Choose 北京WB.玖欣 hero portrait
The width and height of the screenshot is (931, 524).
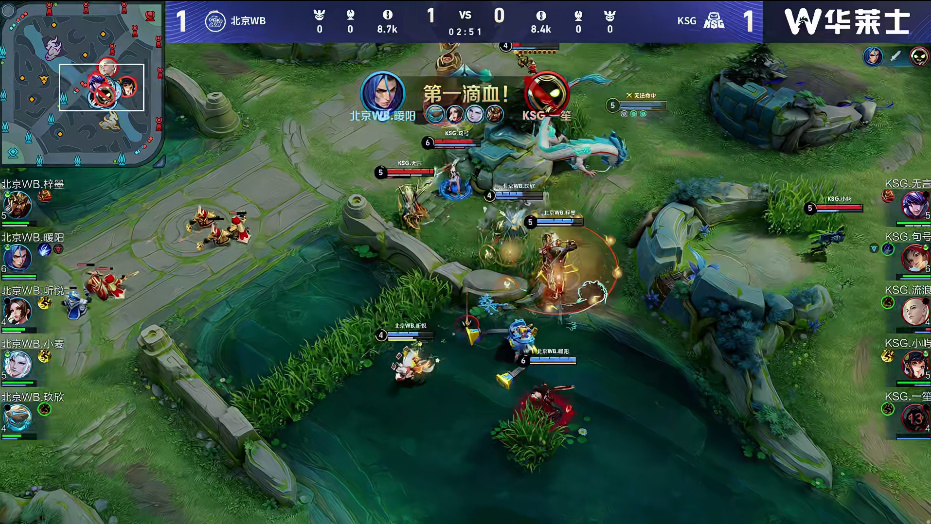[17, 418]
